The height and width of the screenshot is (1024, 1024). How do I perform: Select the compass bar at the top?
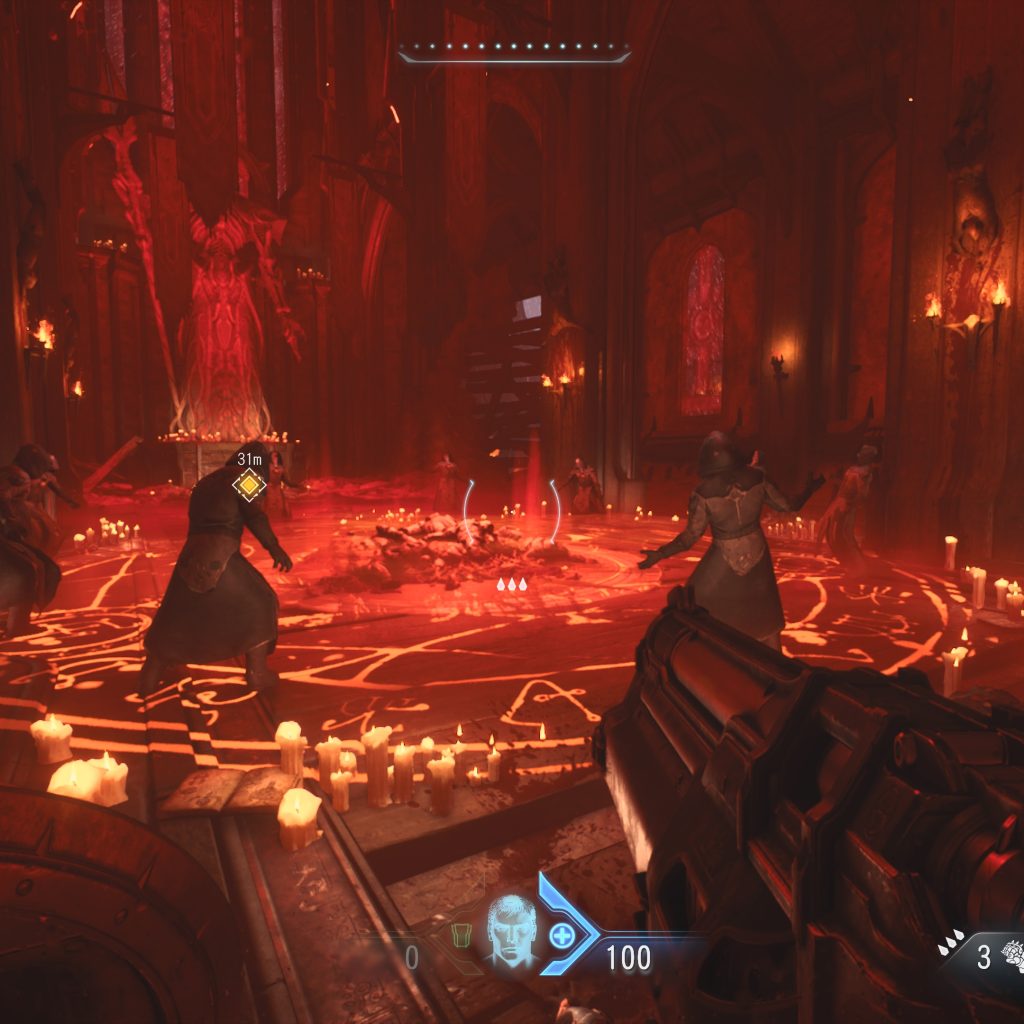pos(514,50)
